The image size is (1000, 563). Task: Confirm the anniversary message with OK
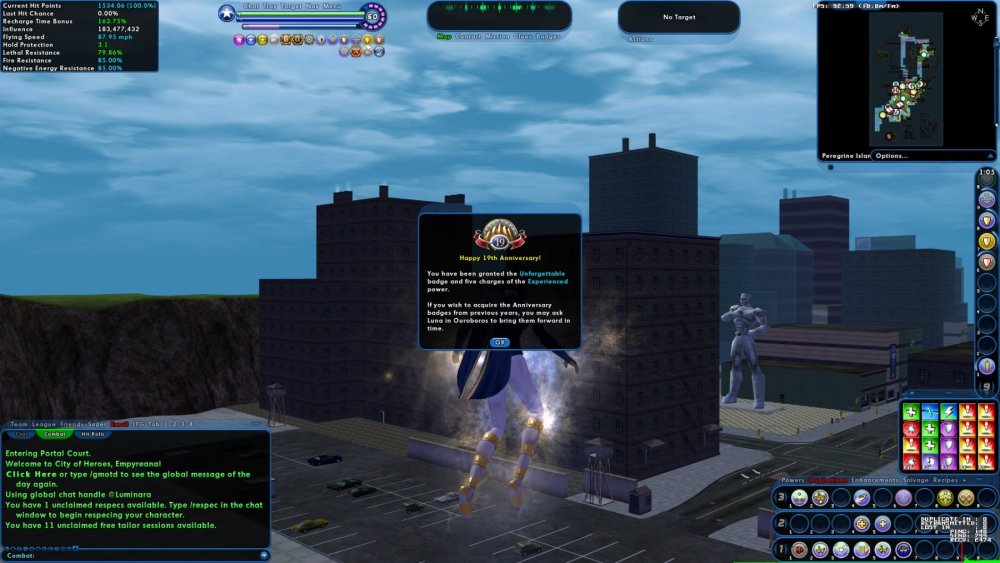point(499,342)
